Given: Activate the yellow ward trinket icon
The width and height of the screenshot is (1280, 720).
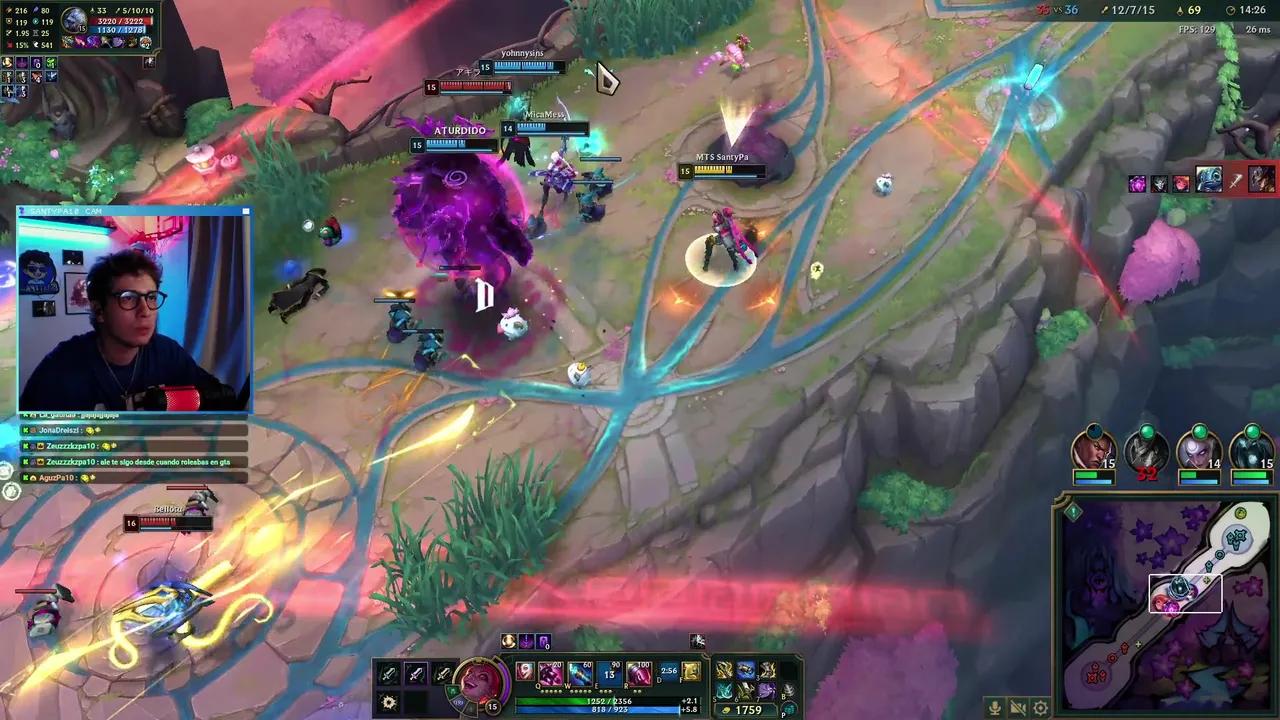Looking at the screenshot, I should point(691,673).
